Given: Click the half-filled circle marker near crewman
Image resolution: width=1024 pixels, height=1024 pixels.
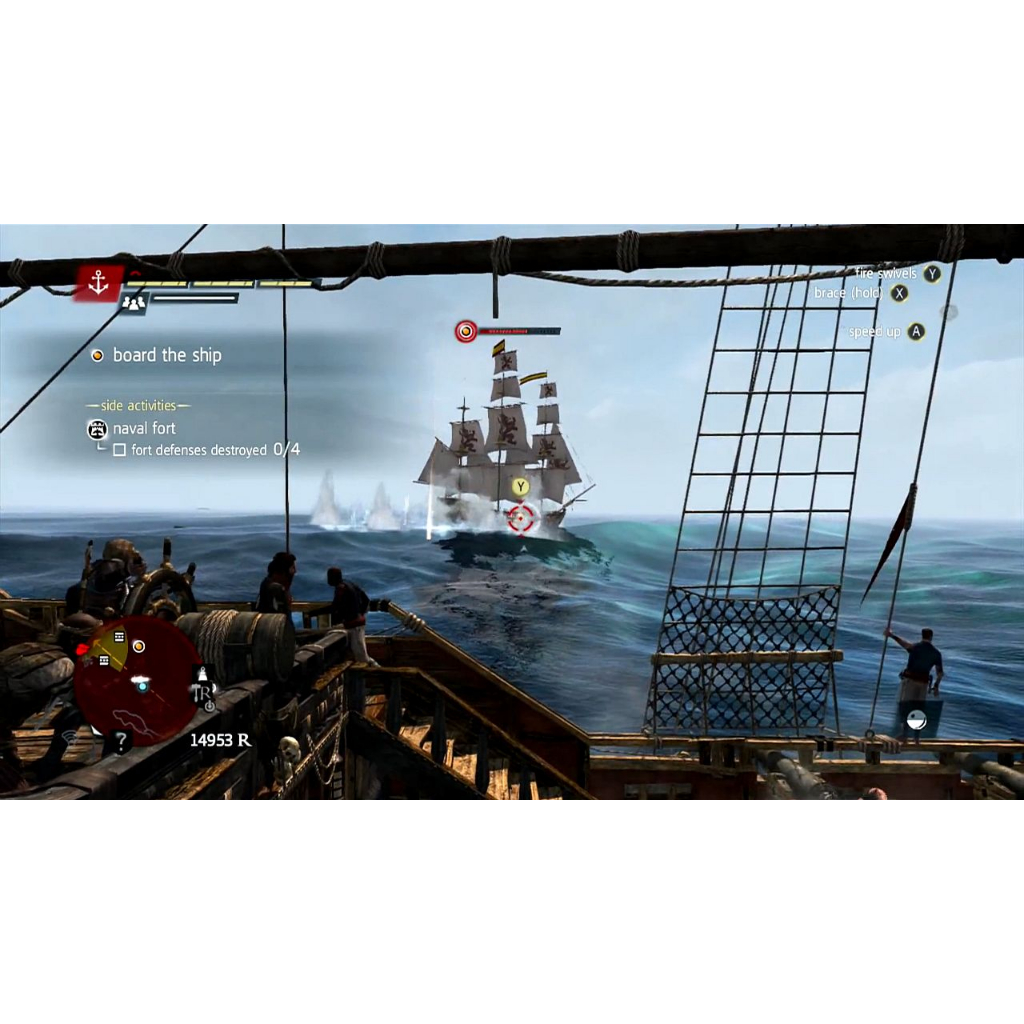Looking at the screenshot, I should tap(916, 720).
